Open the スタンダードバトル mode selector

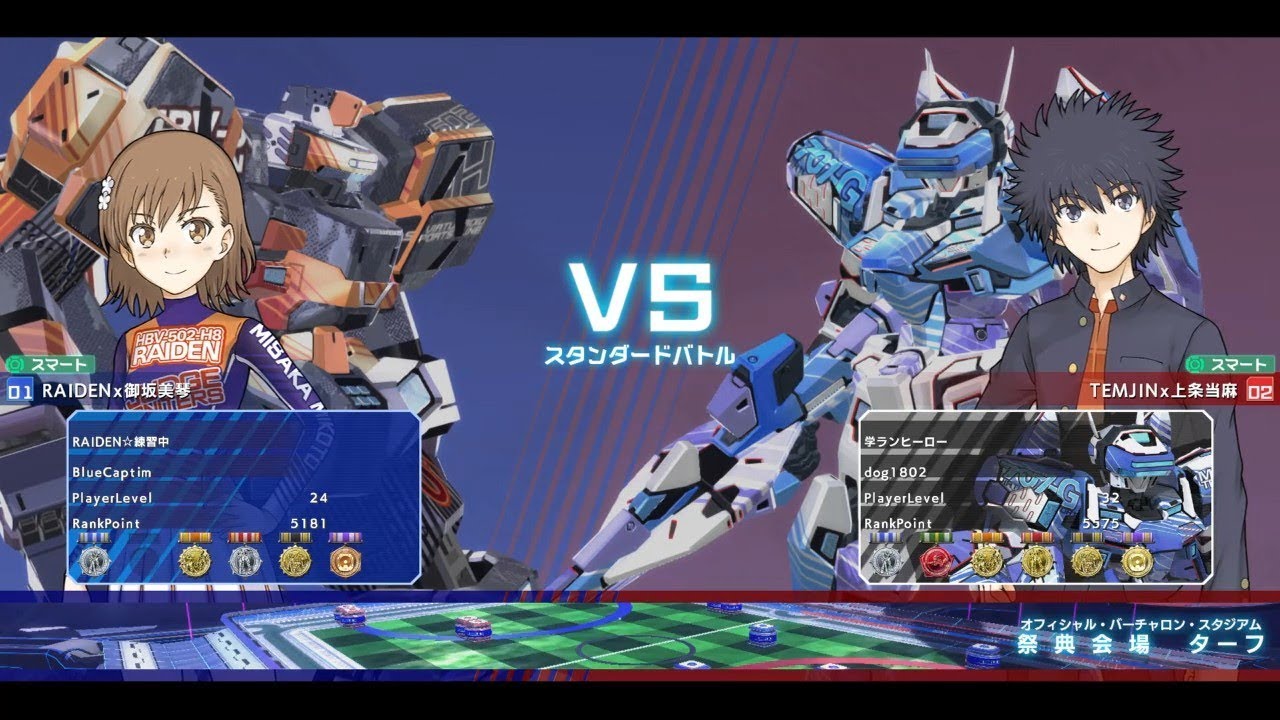pos(640,353)
